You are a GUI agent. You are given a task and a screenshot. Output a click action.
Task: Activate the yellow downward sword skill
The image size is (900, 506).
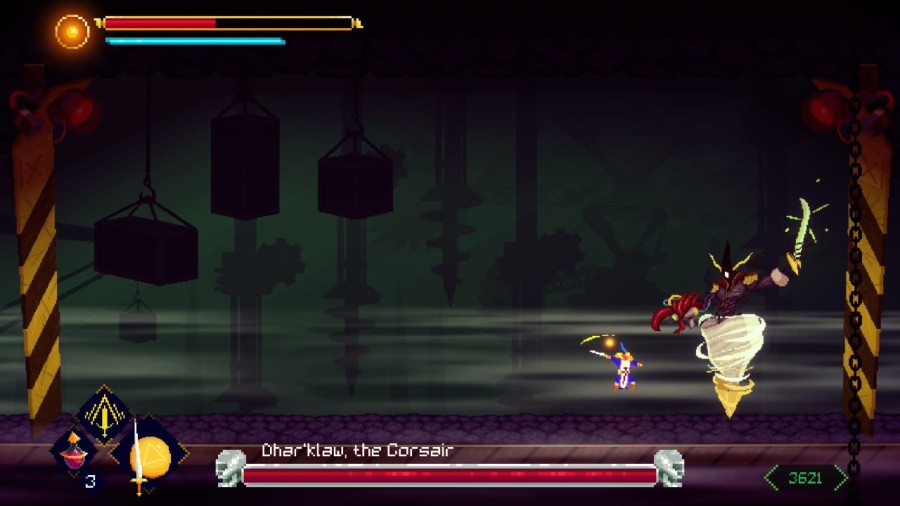point(104,413)
